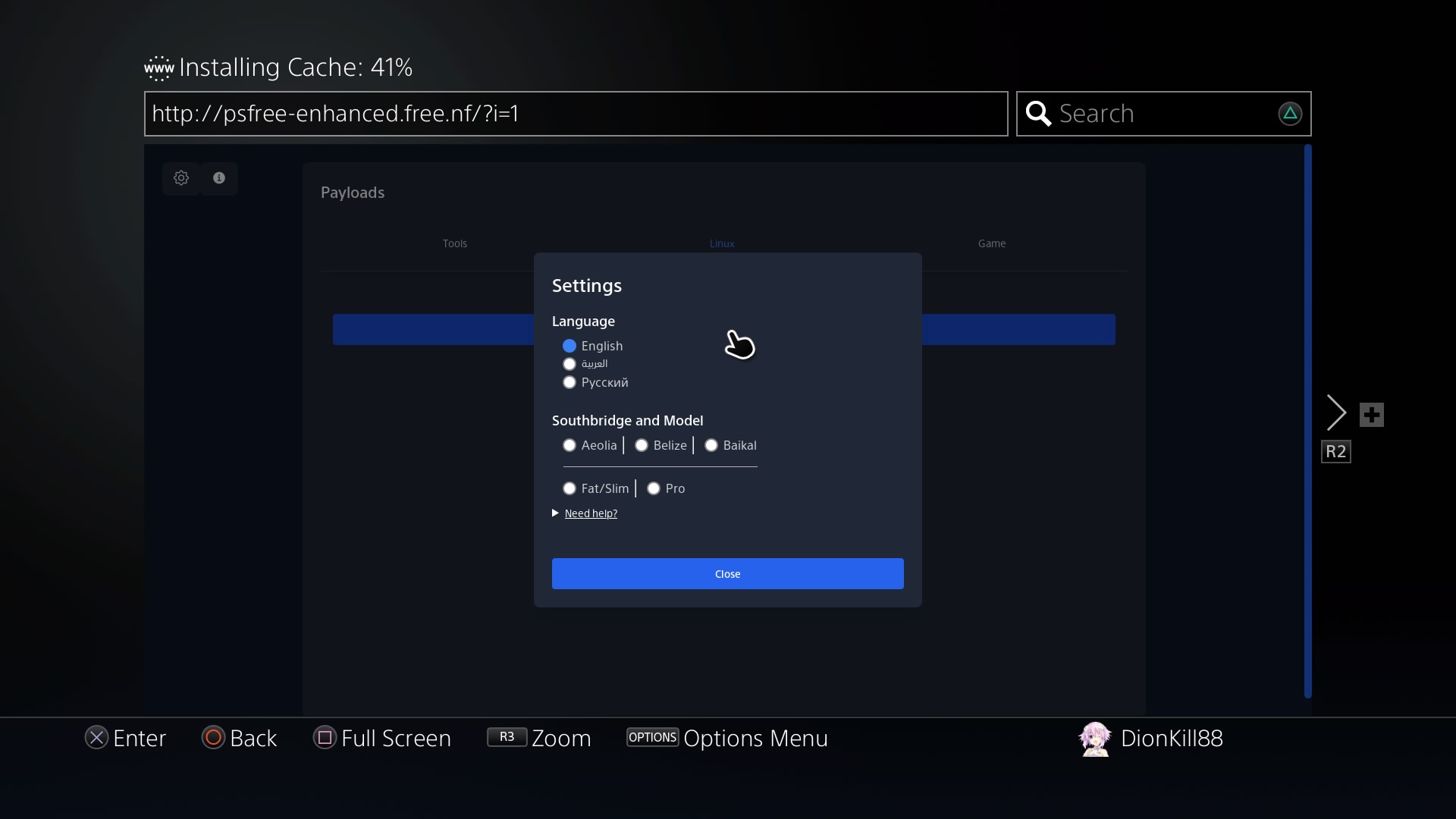The image size is (1456, 819).
Task: Select the Belize southbridge
Action: (x=642, y=446)
